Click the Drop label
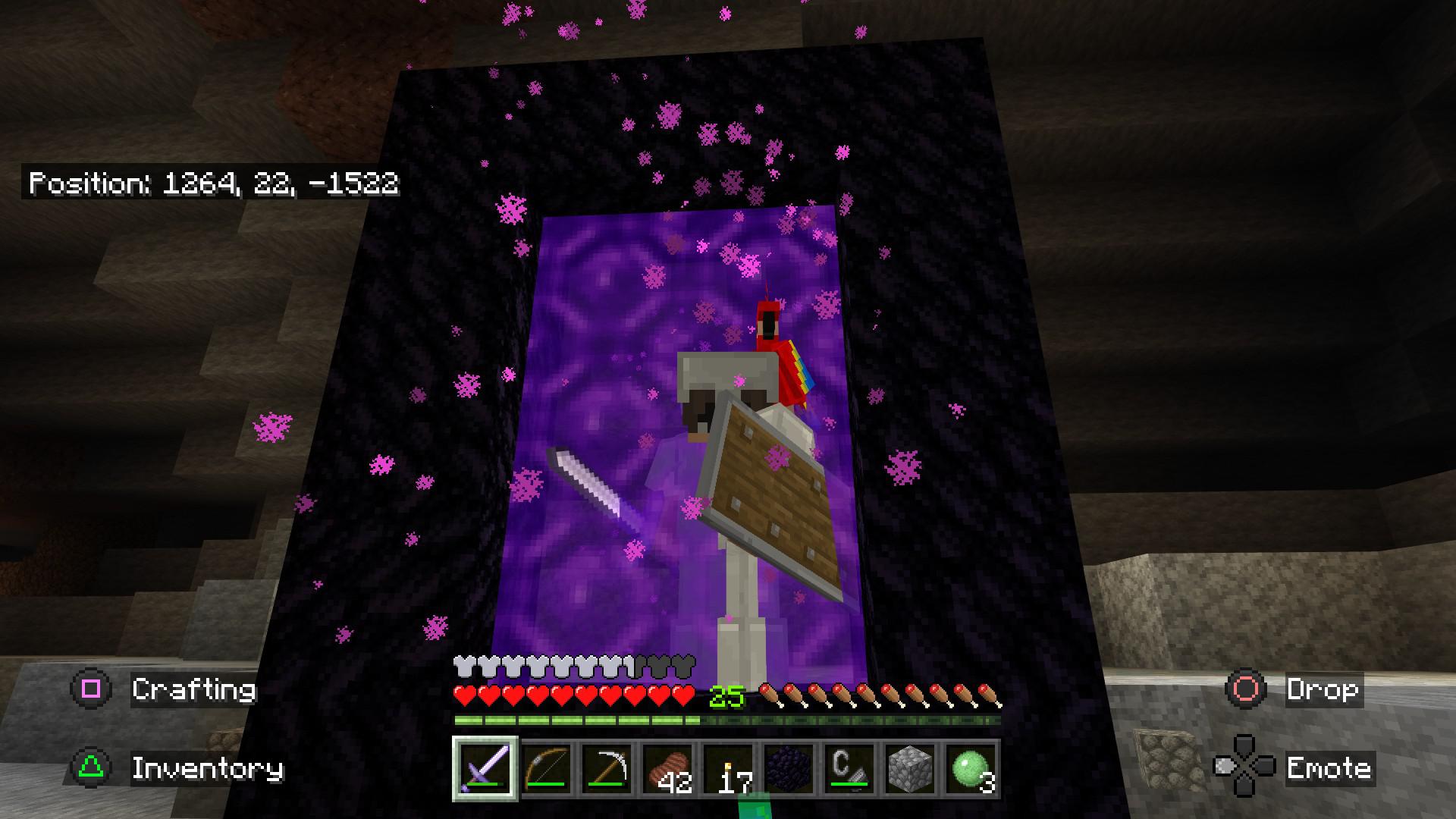Viewport: 1456px width, 819px height. coord(1324,690)
